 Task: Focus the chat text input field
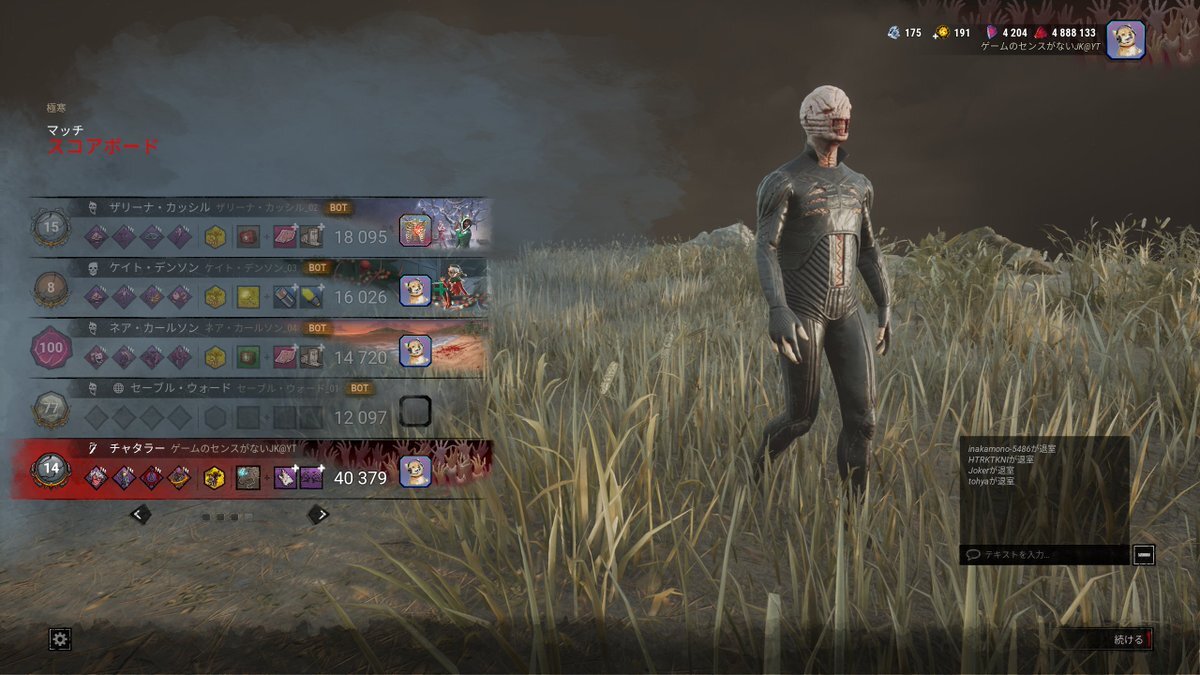(x=1045, y=554)
